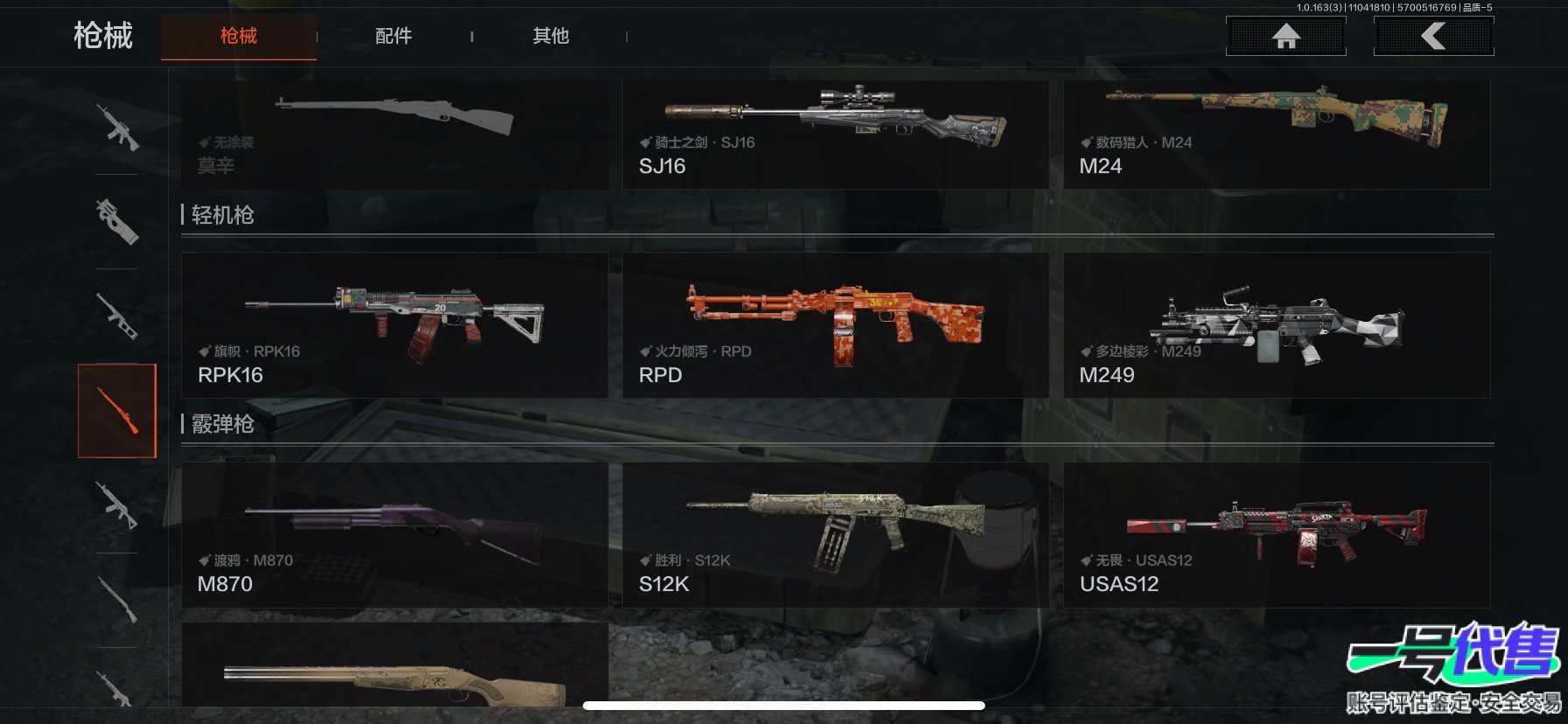
Task: Open the RPK16 weapon card
Action: pyautogui.click(x=394, y=325)
